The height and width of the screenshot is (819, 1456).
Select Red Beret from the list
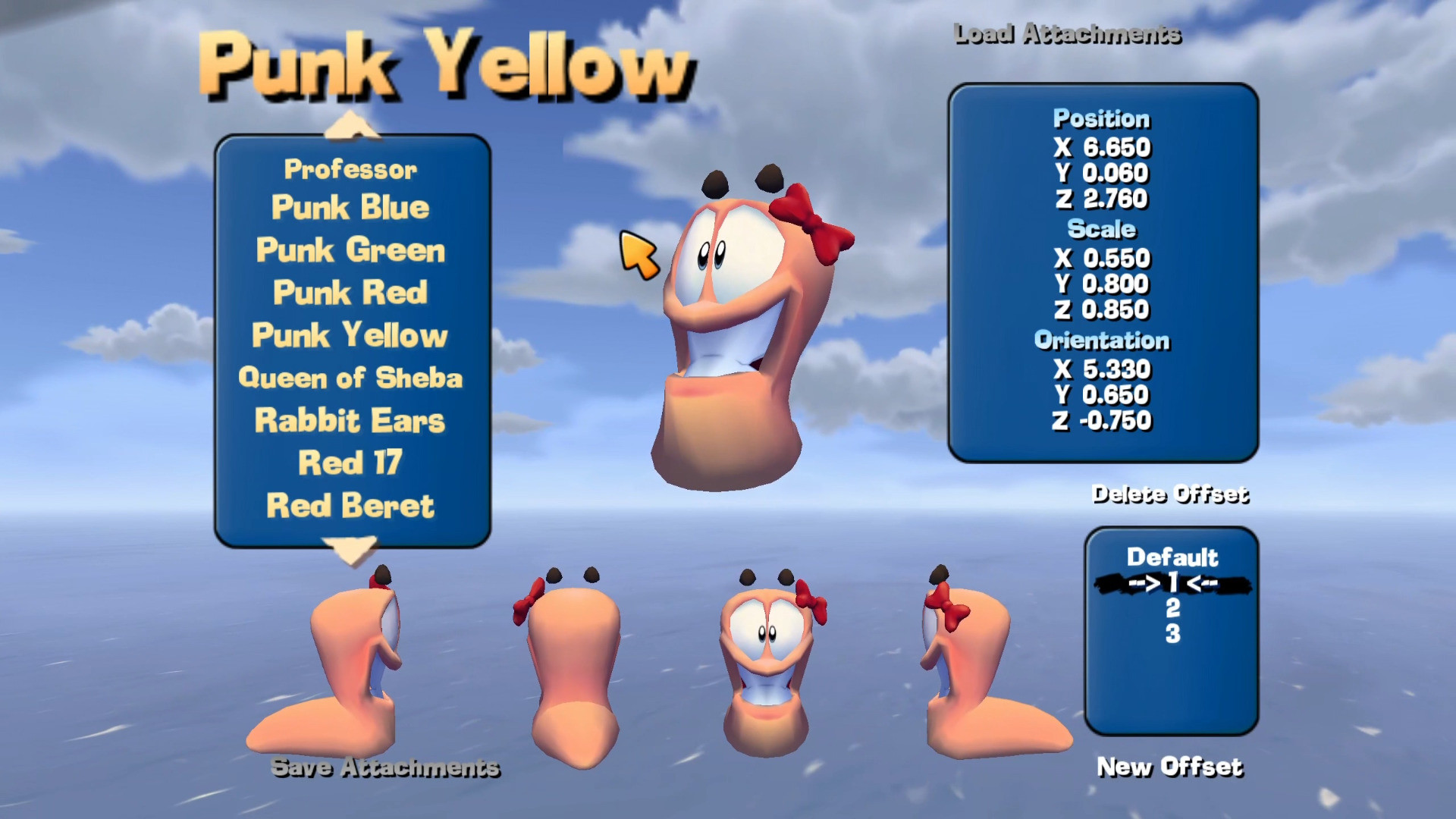350,506
